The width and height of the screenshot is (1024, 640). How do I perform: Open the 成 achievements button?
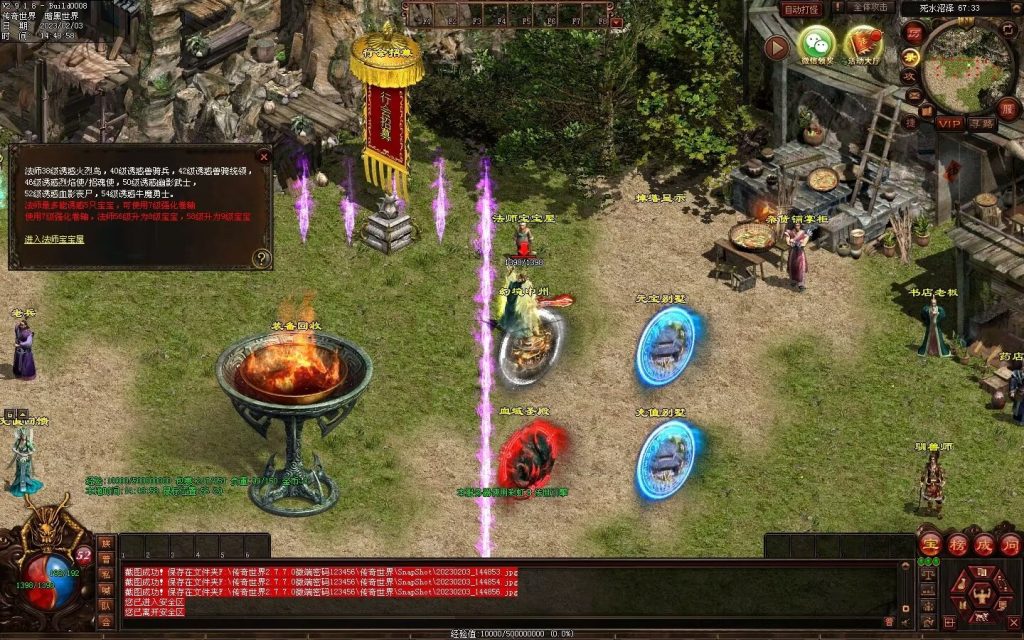[x=983, y=544]
